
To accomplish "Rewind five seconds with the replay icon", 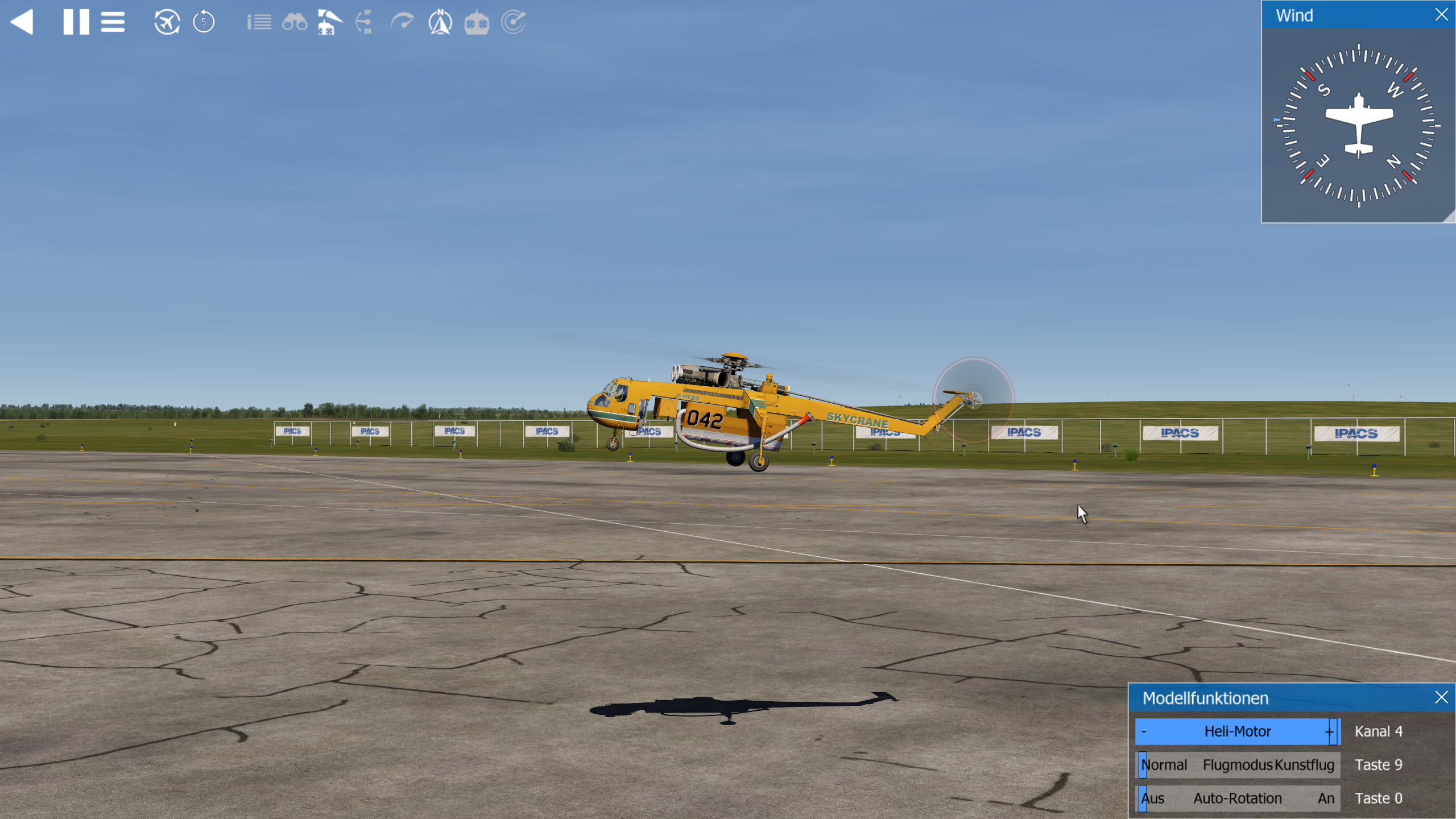I will click(x=204, y=22).
